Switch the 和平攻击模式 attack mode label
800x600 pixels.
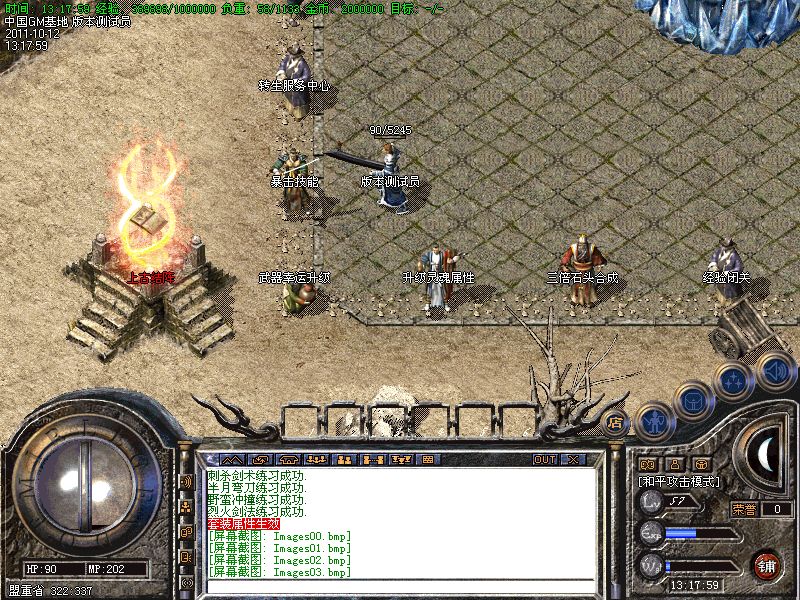(680, 481)
